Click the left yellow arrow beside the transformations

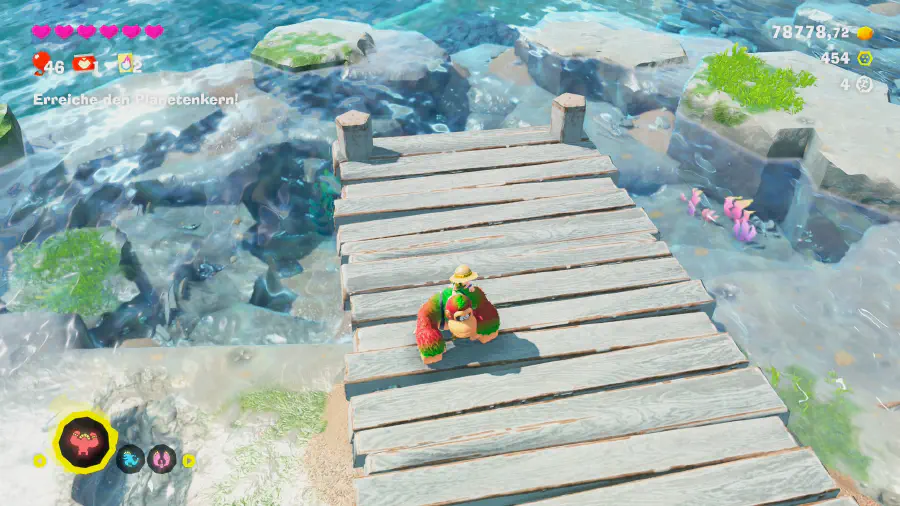coord(40,460)
